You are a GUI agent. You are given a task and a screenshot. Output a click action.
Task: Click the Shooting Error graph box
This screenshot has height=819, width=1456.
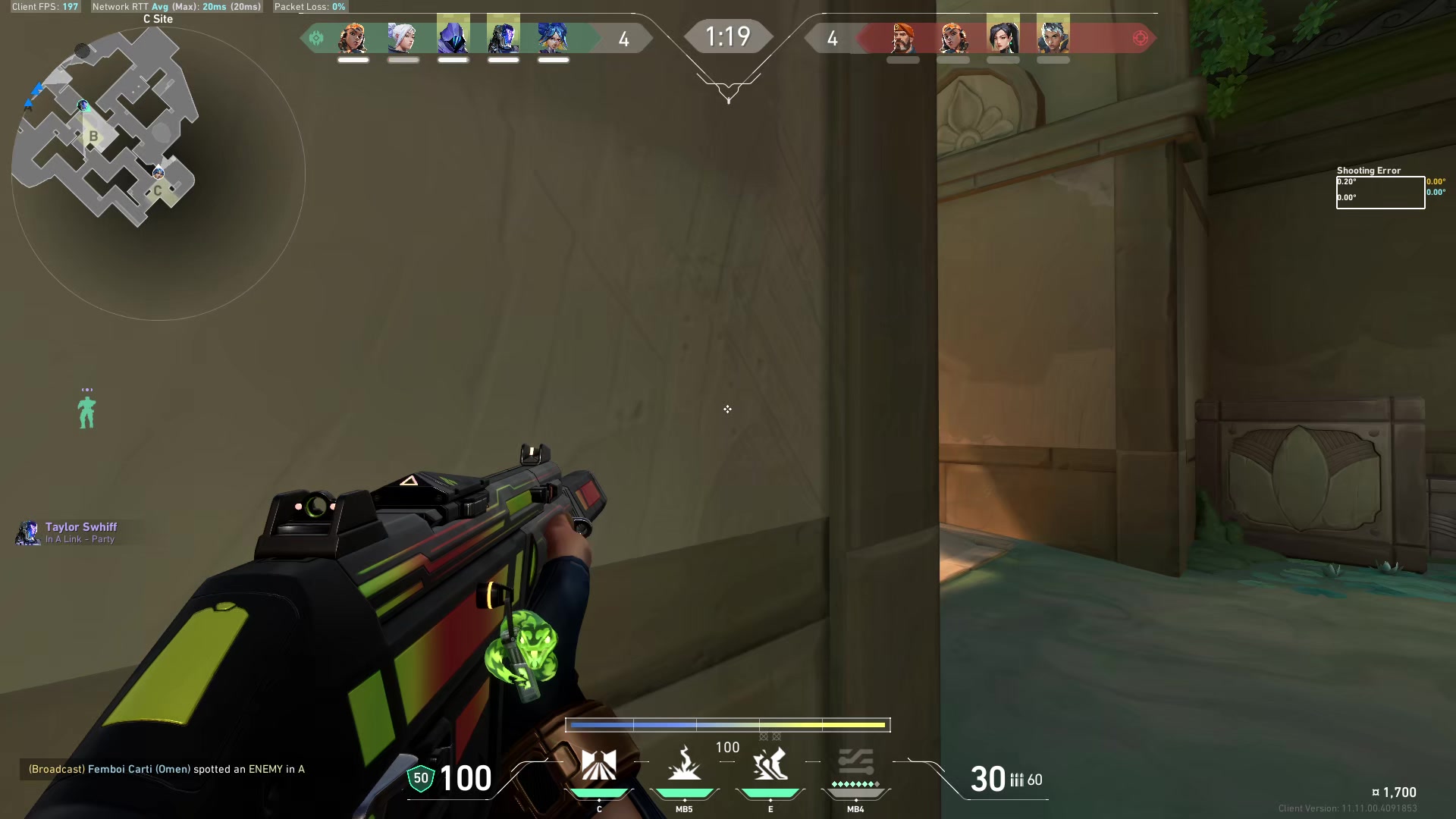pos(1380,193)
